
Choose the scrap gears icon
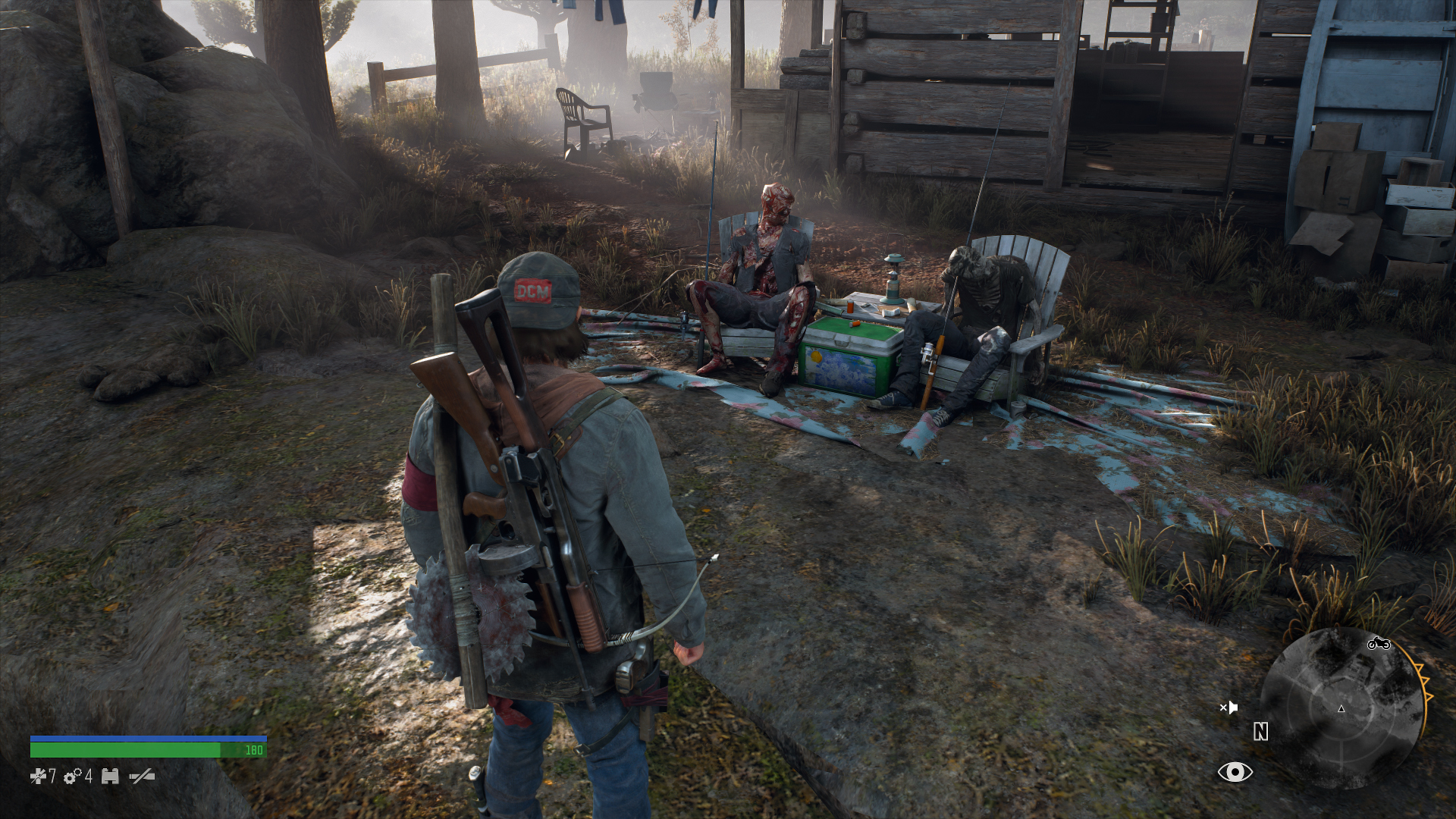click(73, 776)
